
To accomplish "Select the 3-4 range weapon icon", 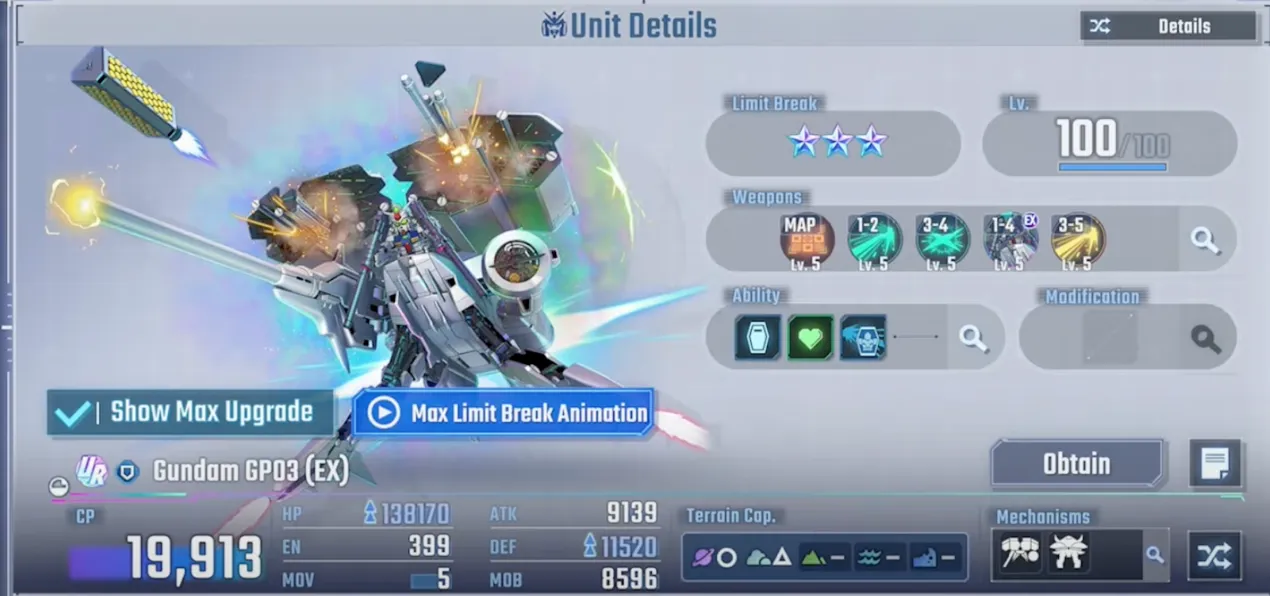I will (942, 240).
